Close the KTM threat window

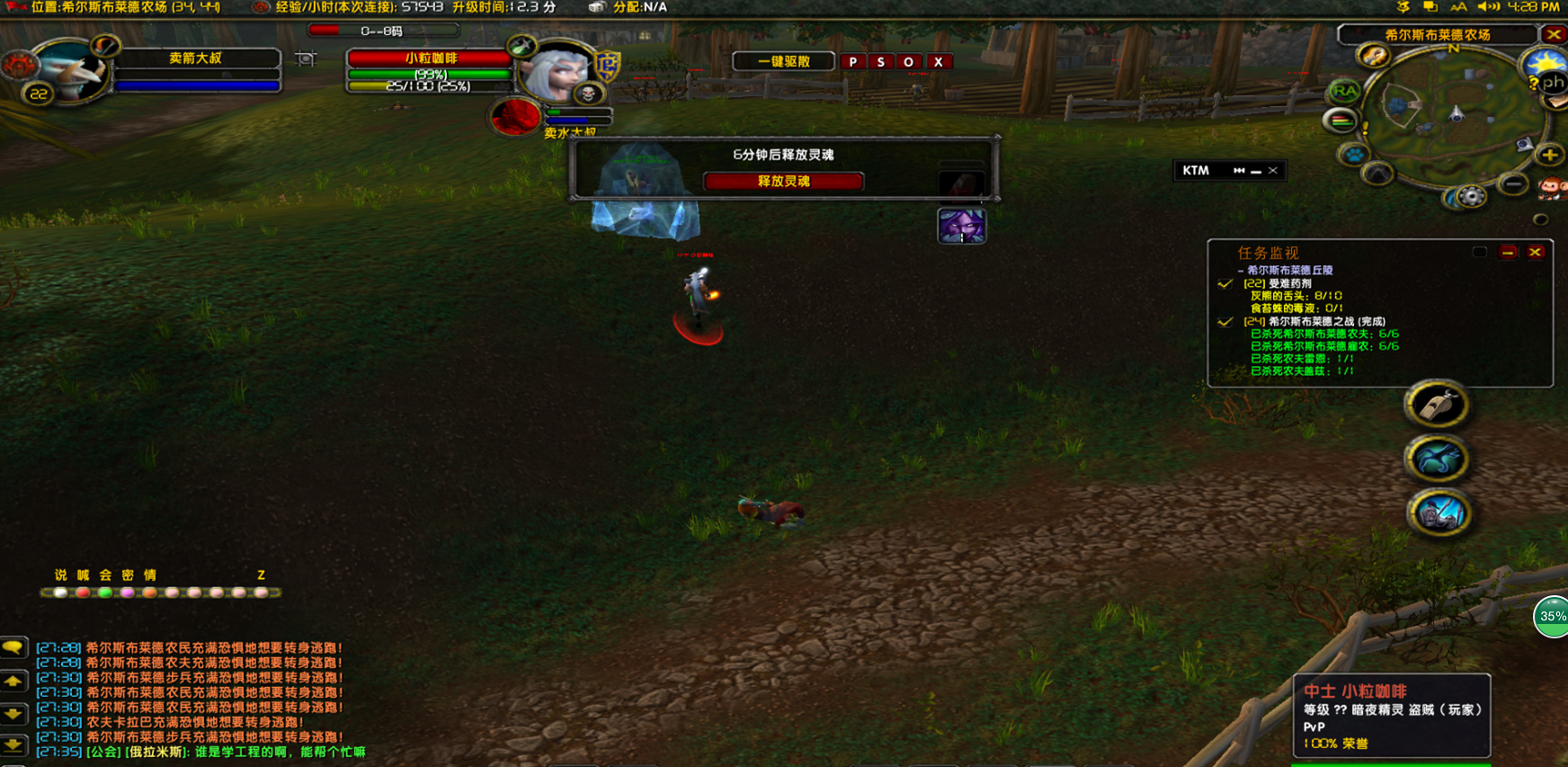pos(1273,171)
